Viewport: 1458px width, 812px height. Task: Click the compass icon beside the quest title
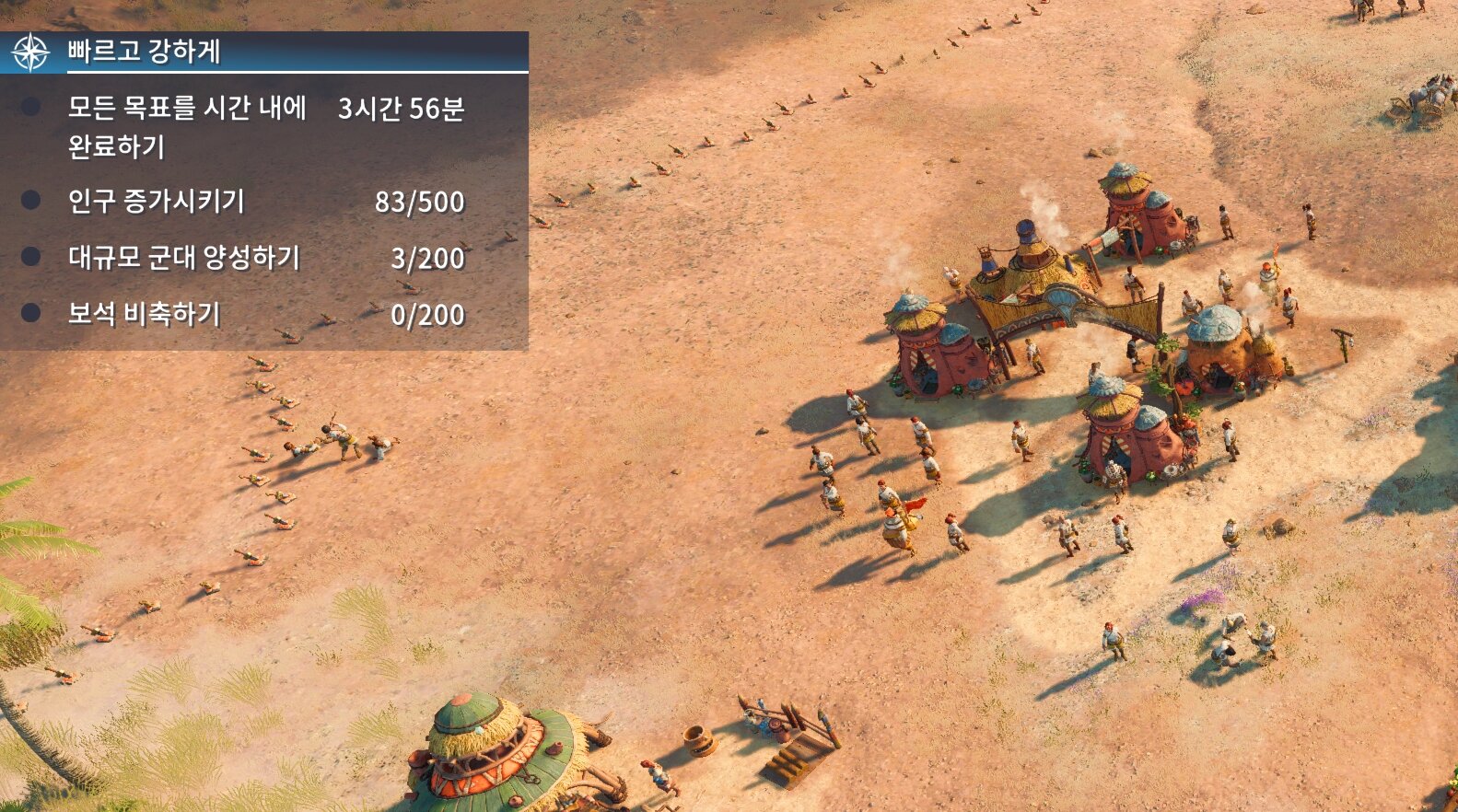point(30,52)
